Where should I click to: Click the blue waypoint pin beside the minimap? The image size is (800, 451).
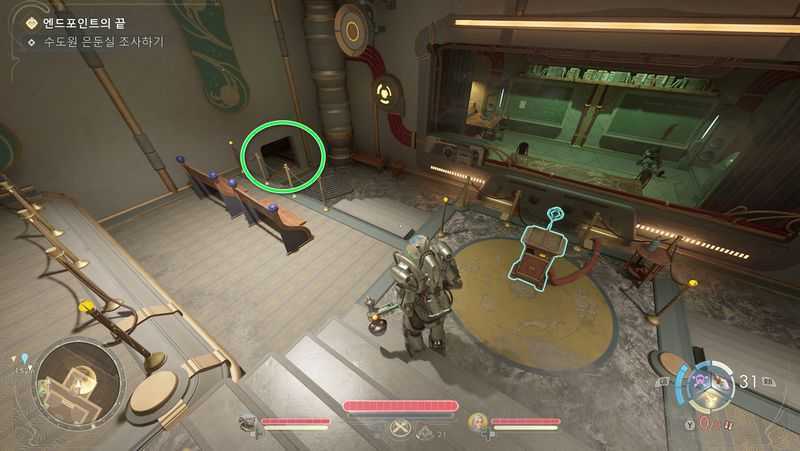[23, 358]
